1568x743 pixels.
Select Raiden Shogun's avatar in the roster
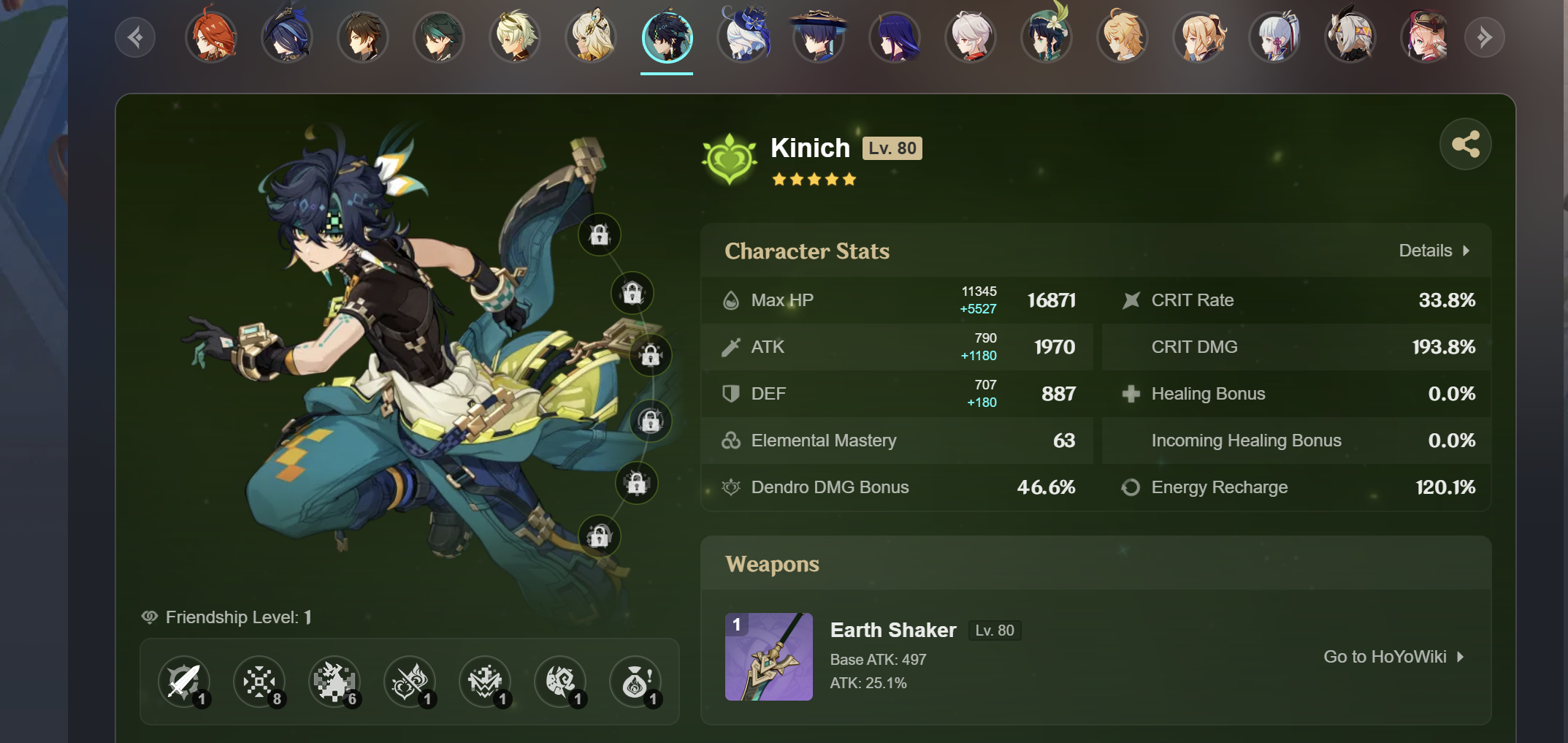pyautogui.click(x=895, y=37)
